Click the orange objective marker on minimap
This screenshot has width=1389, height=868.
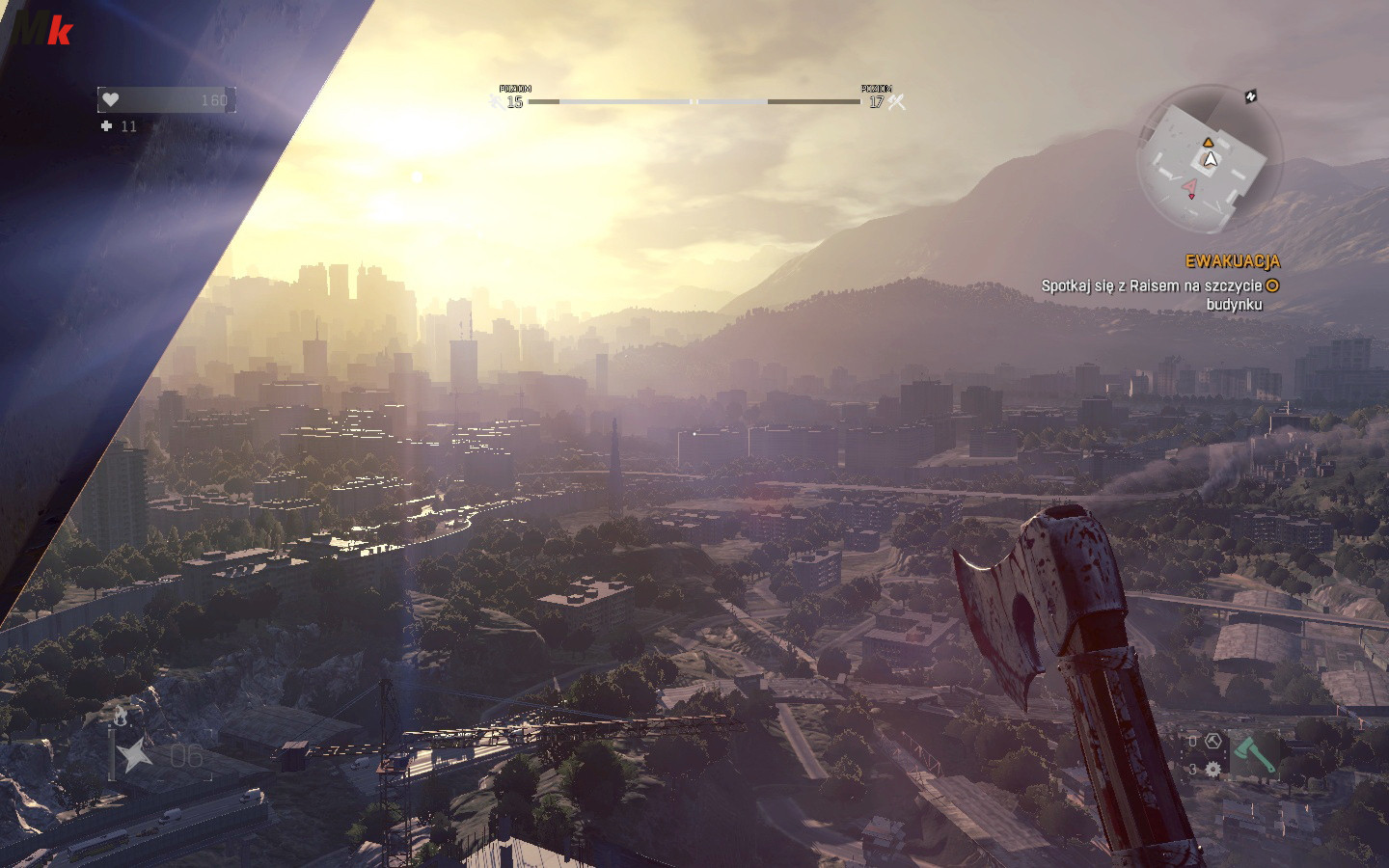coord(1208,143)
